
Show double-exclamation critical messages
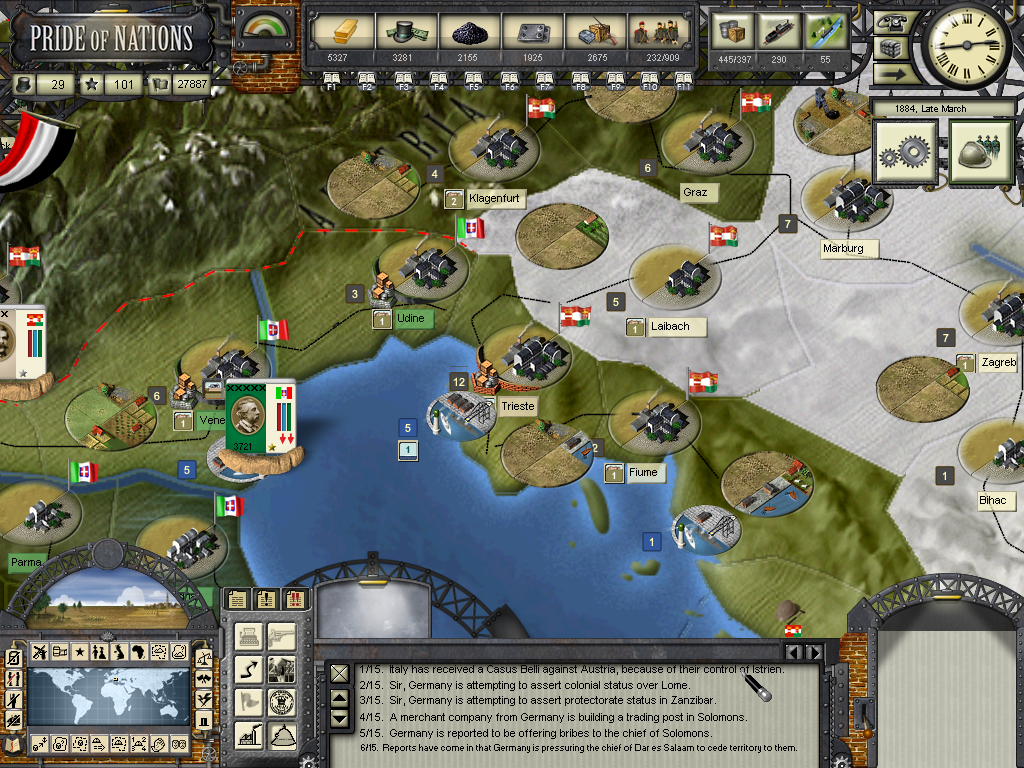296,599
